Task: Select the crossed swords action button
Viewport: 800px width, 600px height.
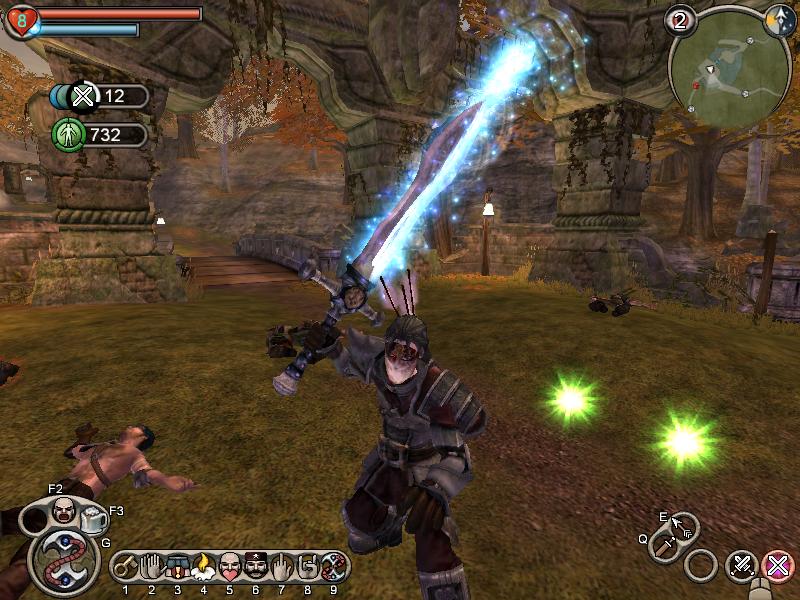Action: coord(741,566)
